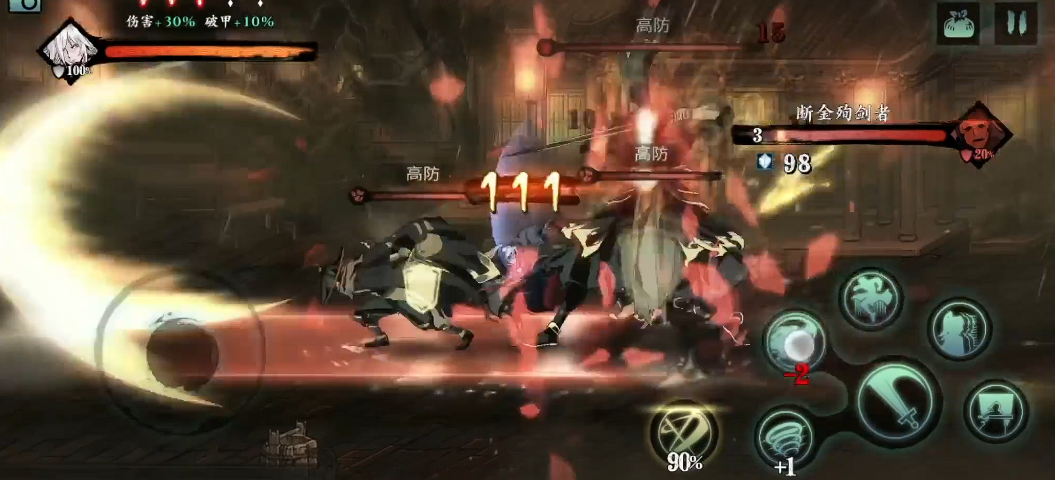The width and height of the screenshot is (1055, 480).
Task: Use the dash silhouette skill button
Action: [958, 328]
